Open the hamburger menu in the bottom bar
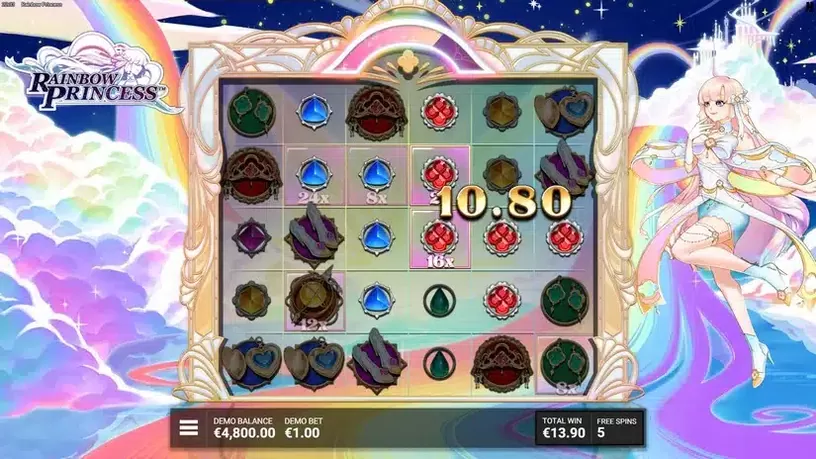 click(188, 429)
